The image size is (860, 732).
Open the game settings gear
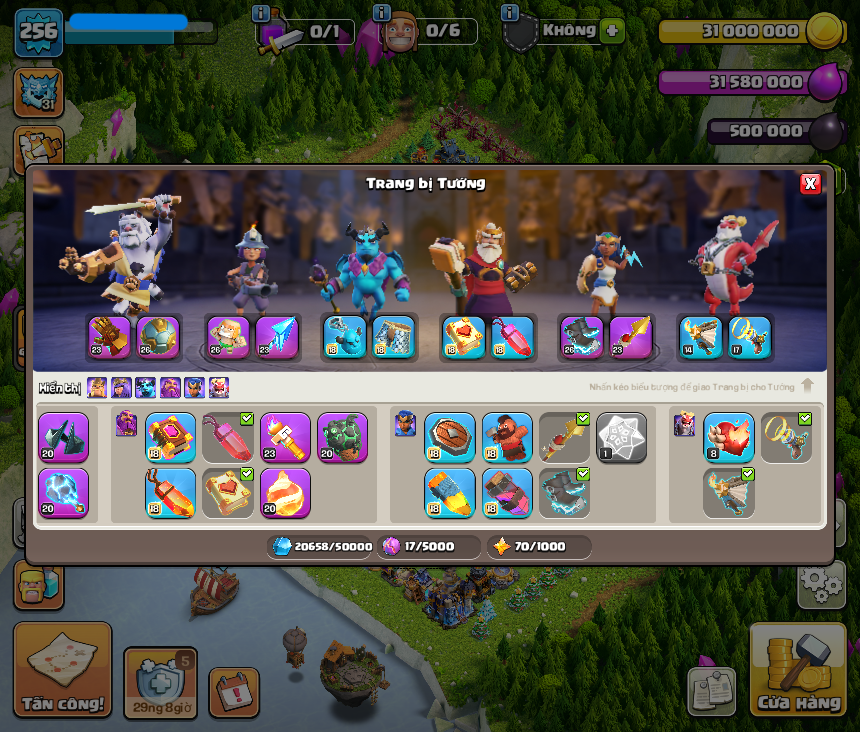(x=820, y=584)
